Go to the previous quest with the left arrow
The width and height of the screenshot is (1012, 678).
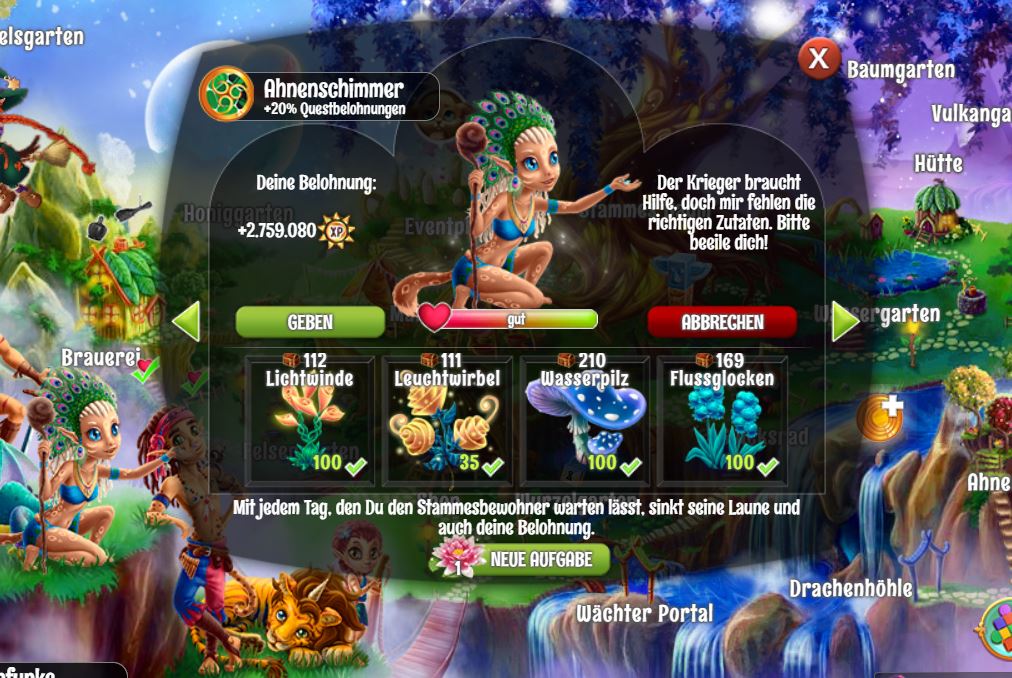(x=186, y=322)
